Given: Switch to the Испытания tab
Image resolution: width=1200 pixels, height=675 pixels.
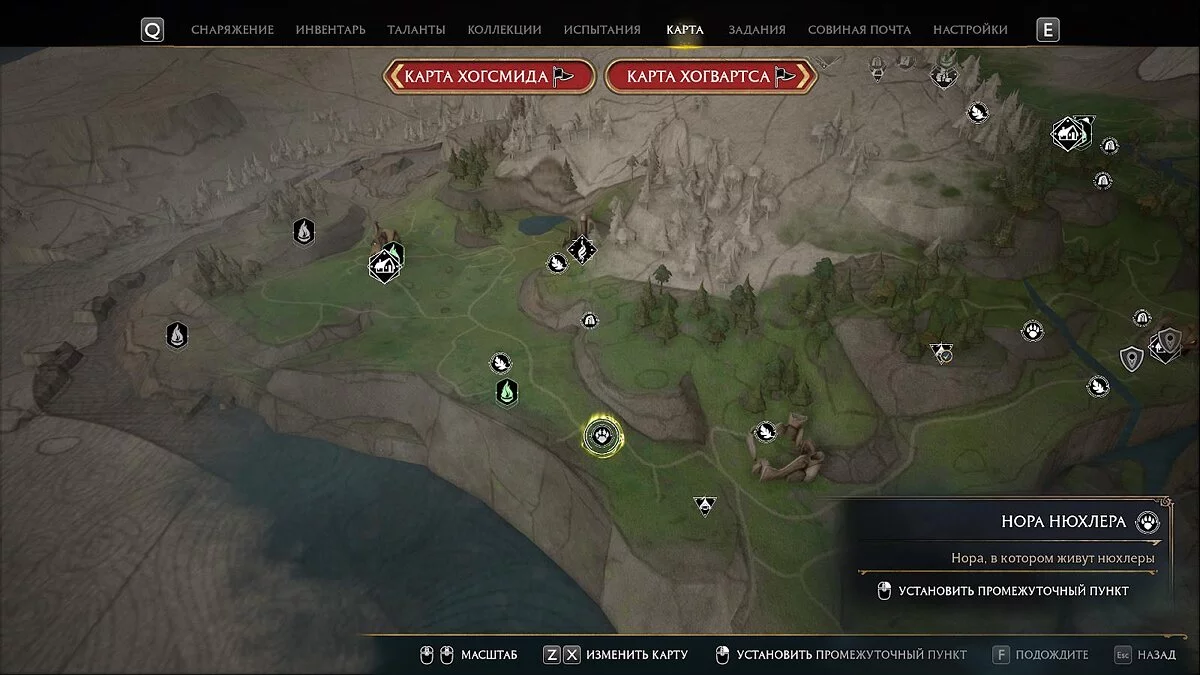Looking at the screenshot, I should point(603,30).
